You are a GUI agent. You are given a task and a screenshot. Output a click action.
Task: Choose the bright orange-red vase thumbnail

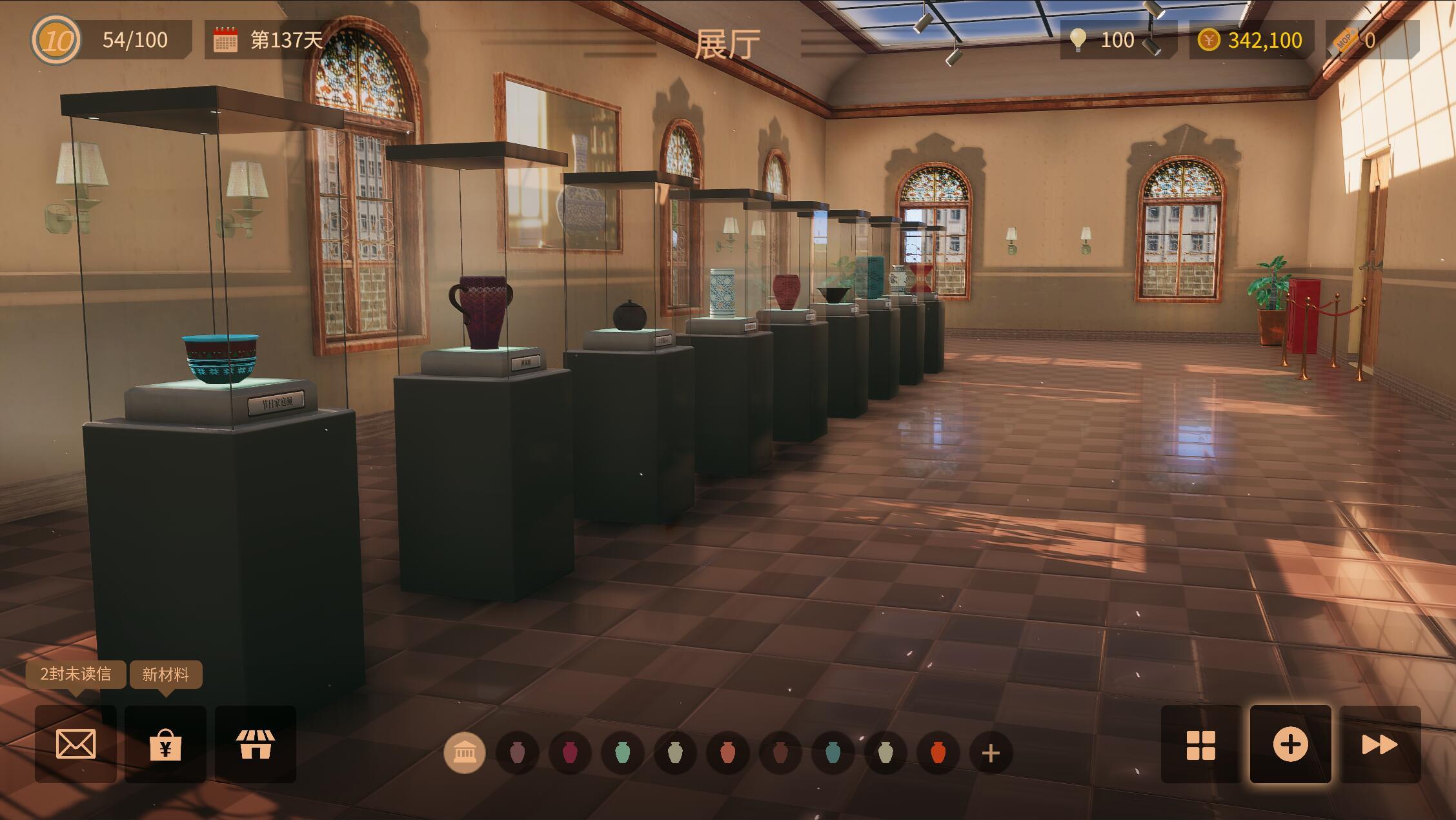938,752
